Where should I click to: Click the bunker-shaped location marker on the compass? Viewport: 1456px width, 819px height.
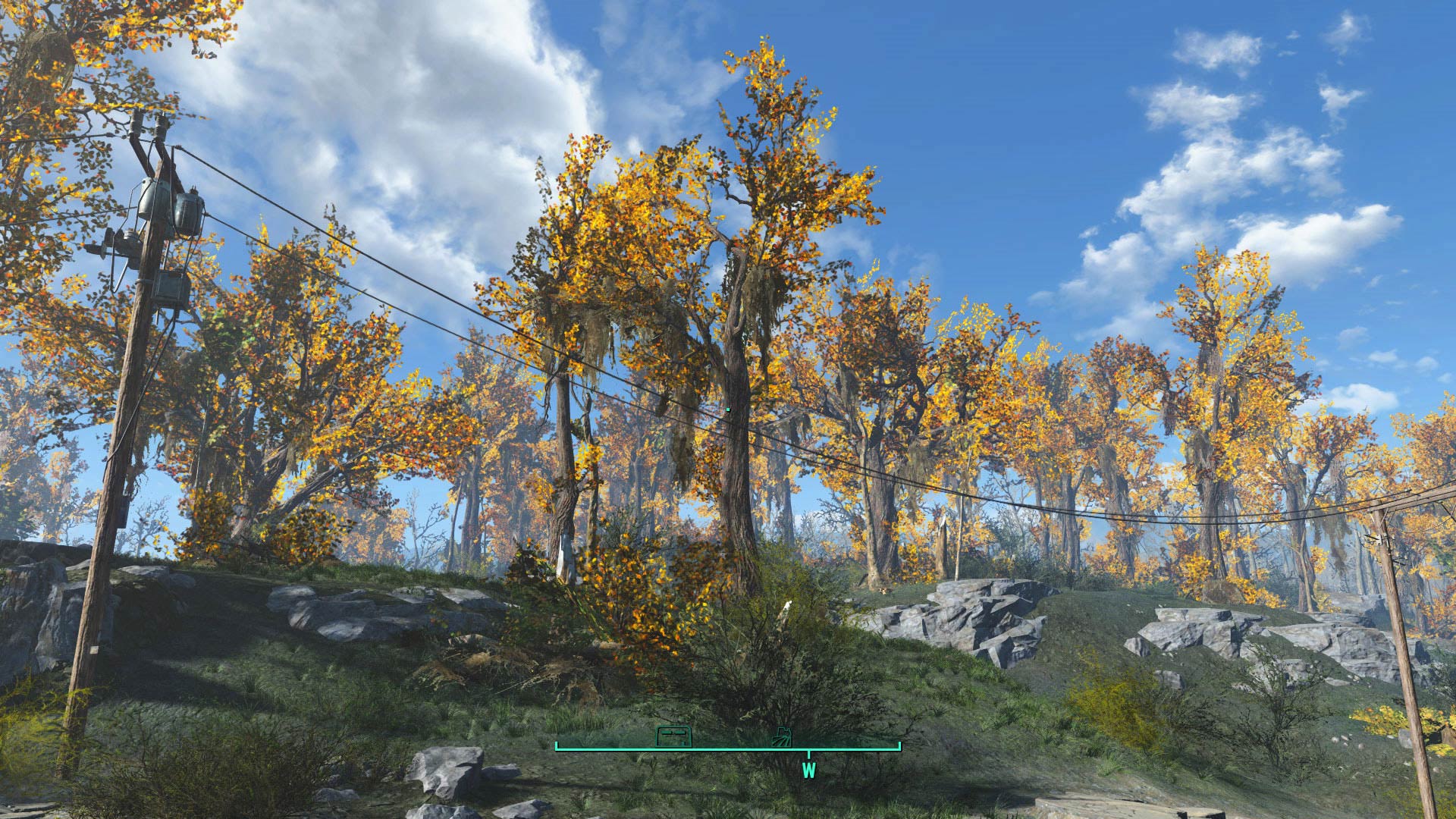pos(674,736)
